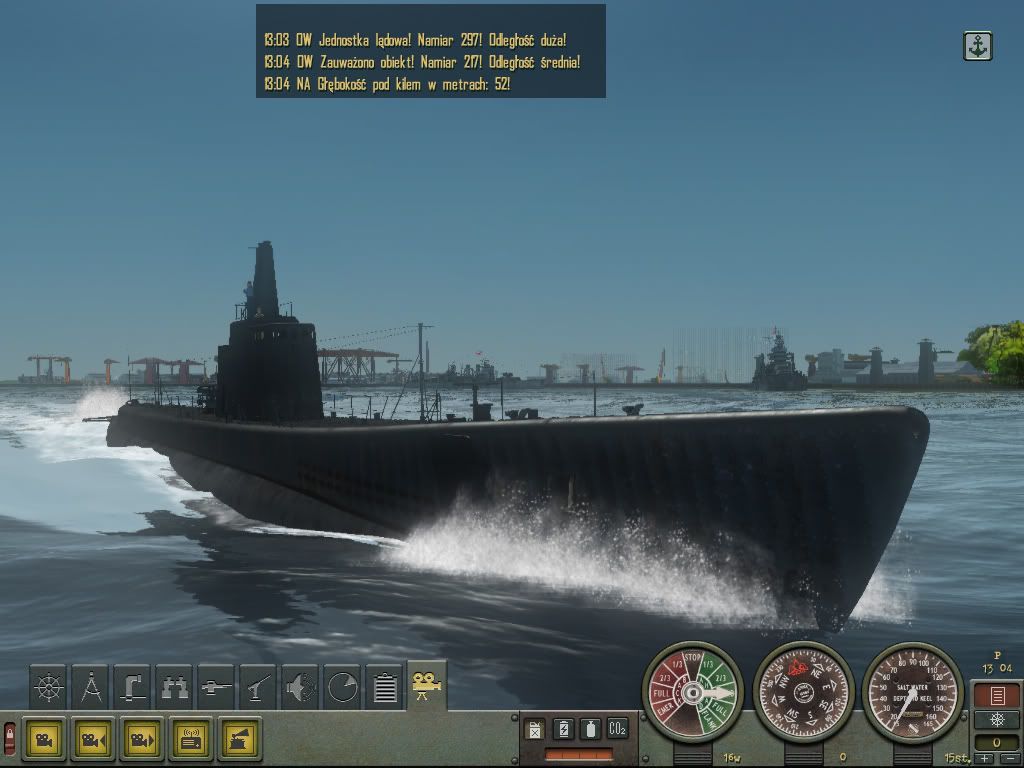1024x768 pixels.
Task: Select the deck gun tab
Action: pyautogui.click(x=258, y=686)
